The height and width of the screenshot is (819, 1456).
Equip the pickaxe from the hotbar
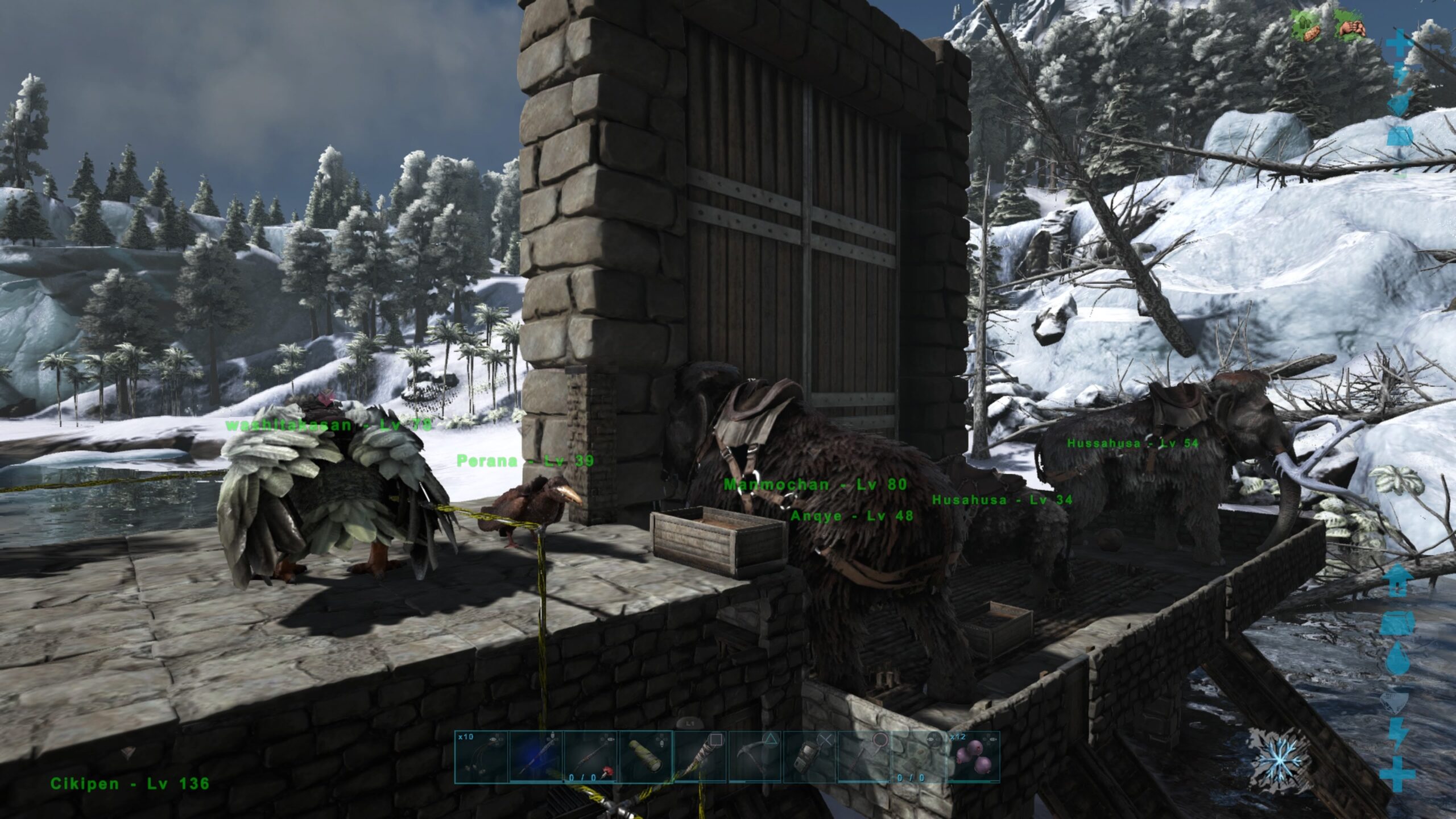point(754,757)
